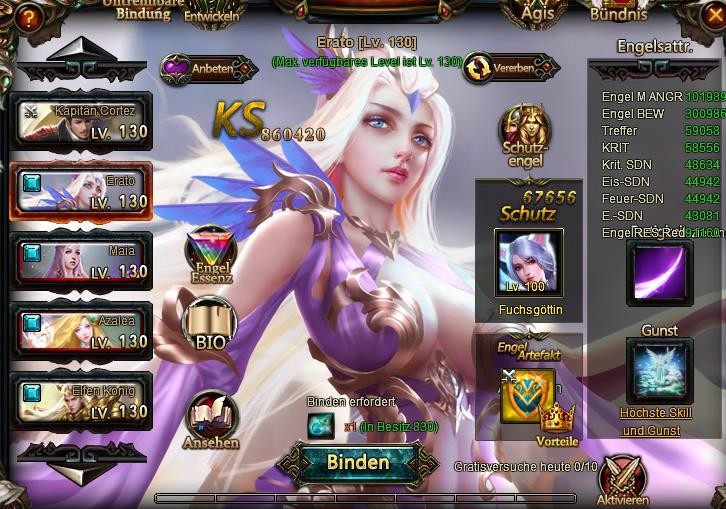The height and width of the screenshot is (509, 726).
Task: Choose the Elfen König entry
Action: tap(81, 401)
